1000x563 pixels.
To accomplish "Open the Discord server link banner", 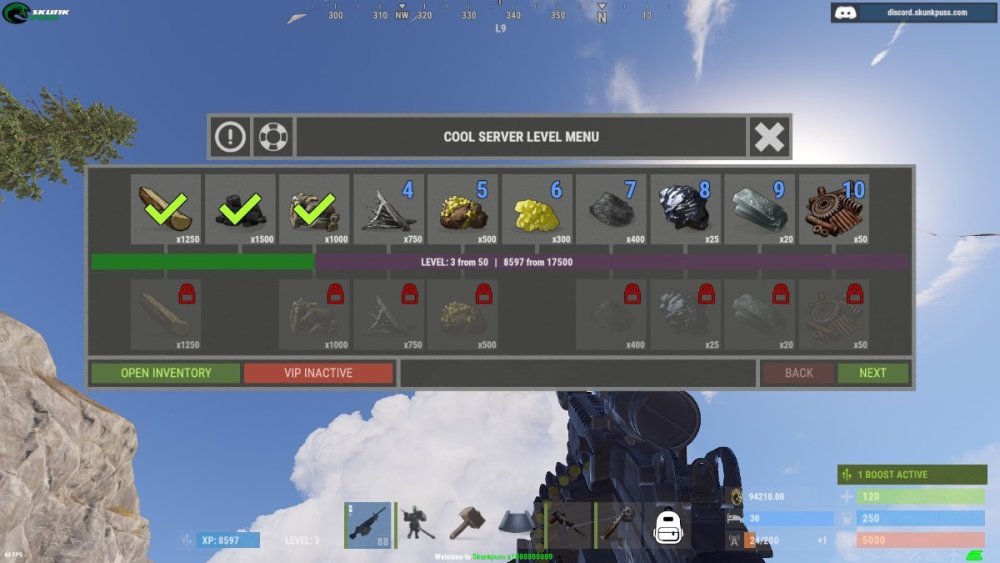I will click(914, 13).
